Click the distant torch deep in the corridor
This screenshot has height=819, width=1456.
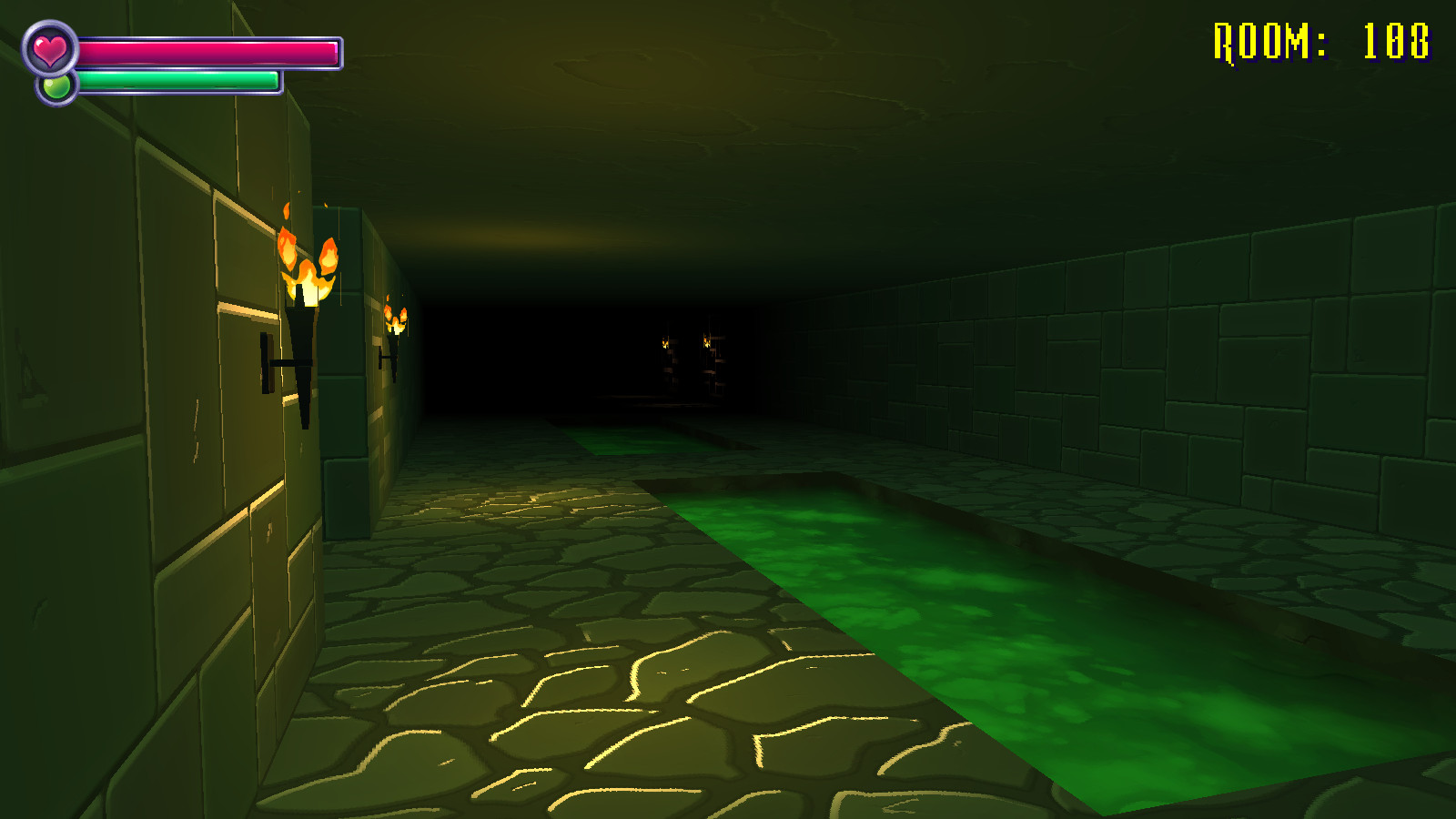click(664, 341)
